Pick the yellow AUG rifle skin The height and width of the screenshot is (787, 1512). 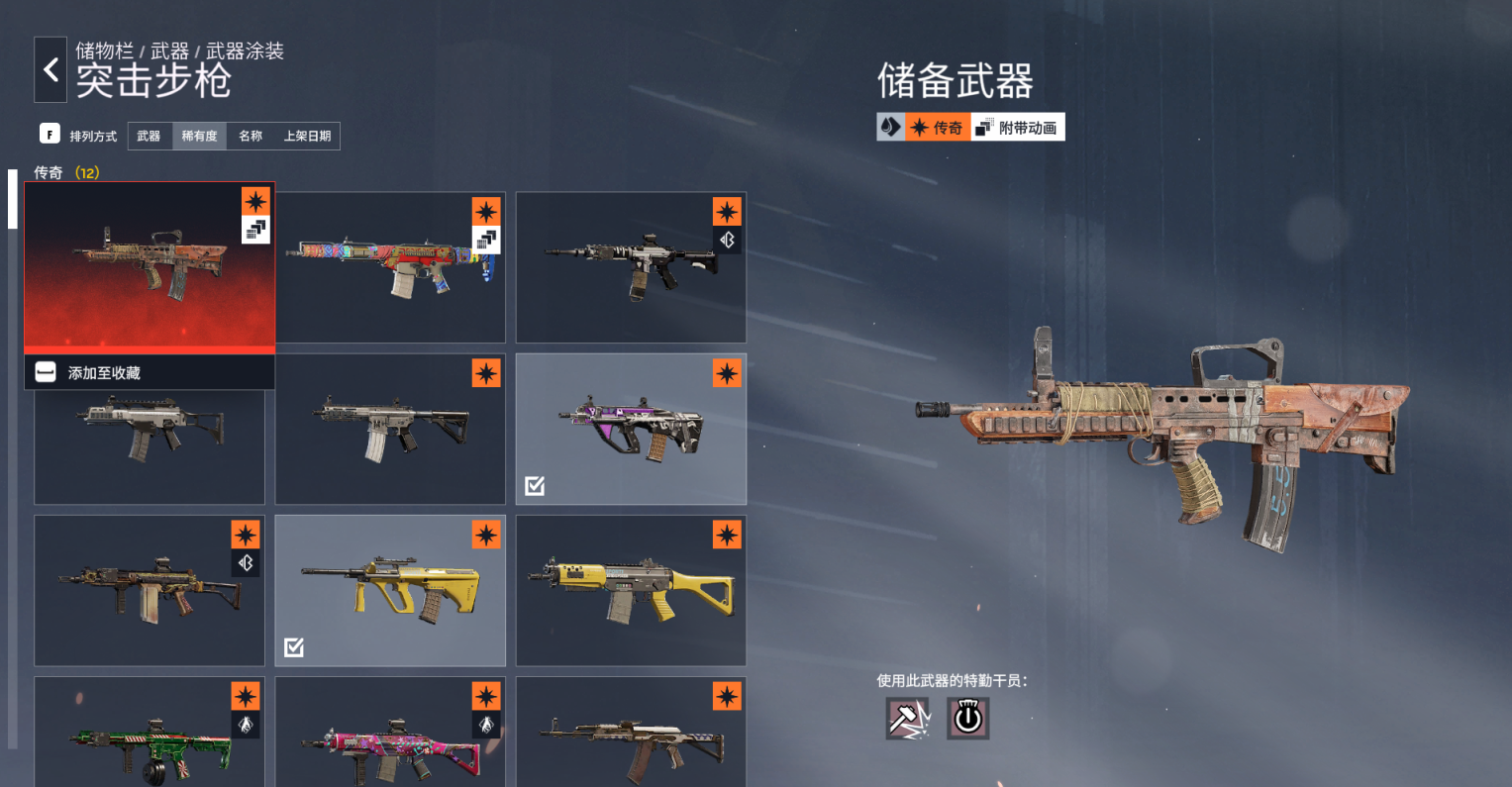tap(390, 590)
